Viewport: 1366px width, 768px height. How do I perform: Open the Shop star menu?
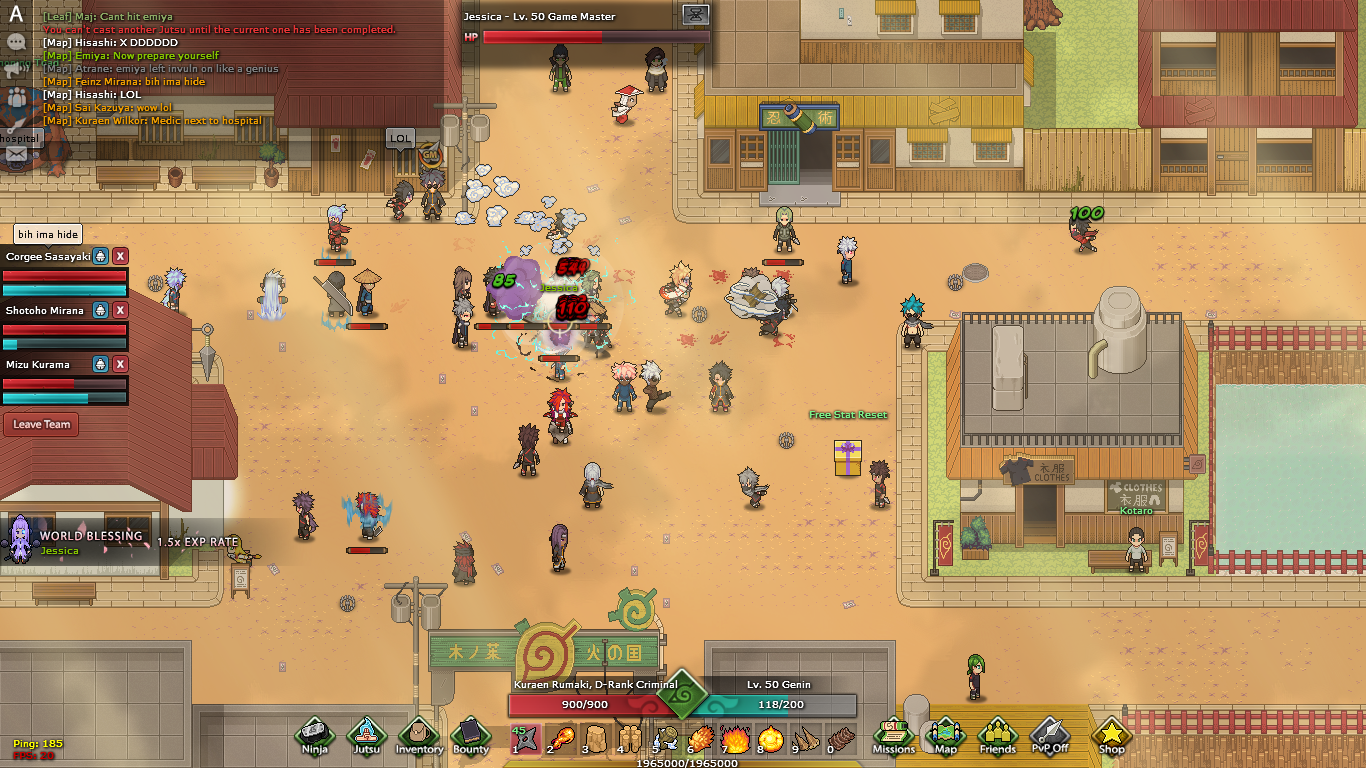(1111, 734)
